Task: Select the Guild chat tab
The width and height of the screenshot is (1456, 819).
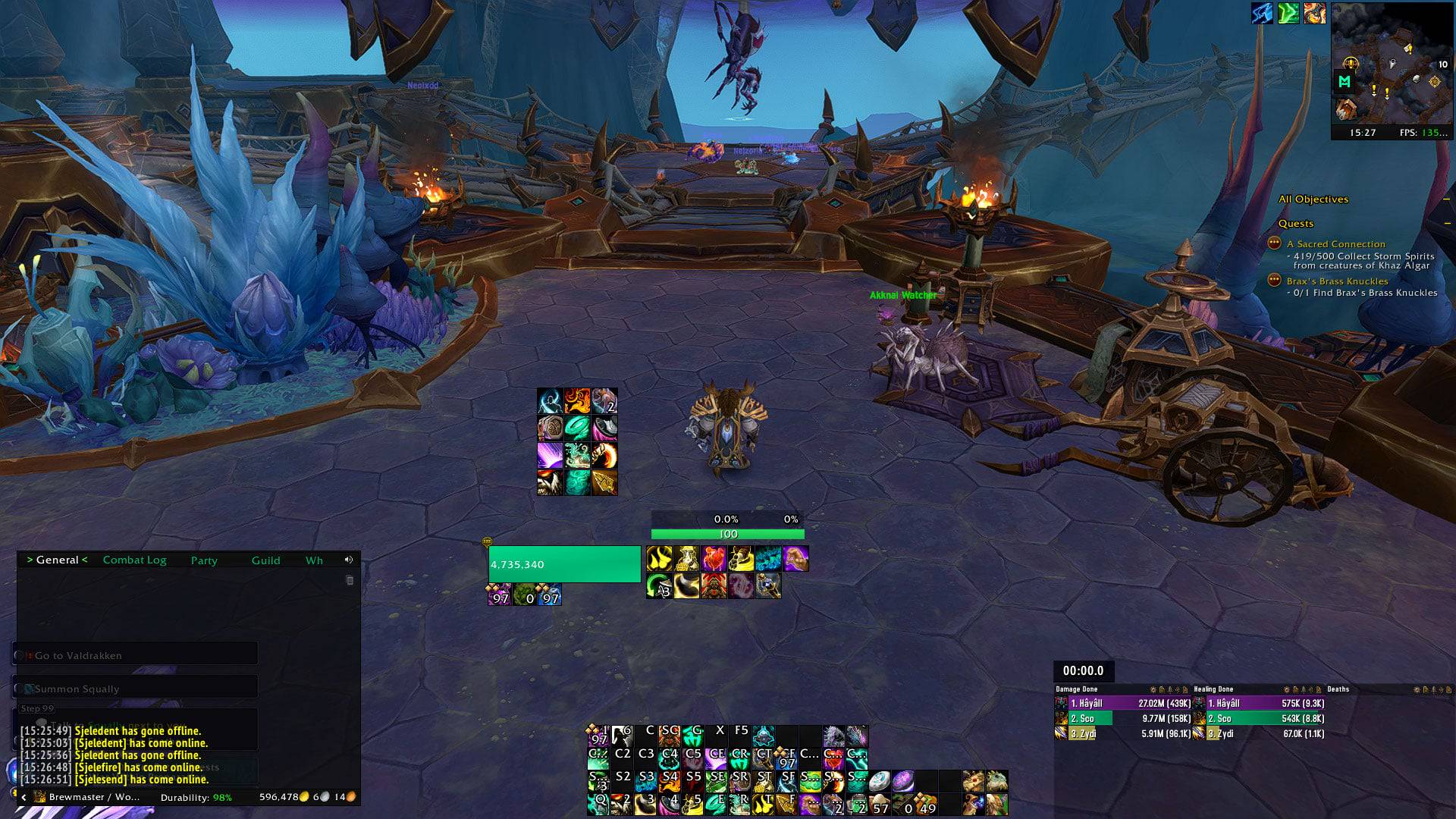Action: click(x=265, y=560)
